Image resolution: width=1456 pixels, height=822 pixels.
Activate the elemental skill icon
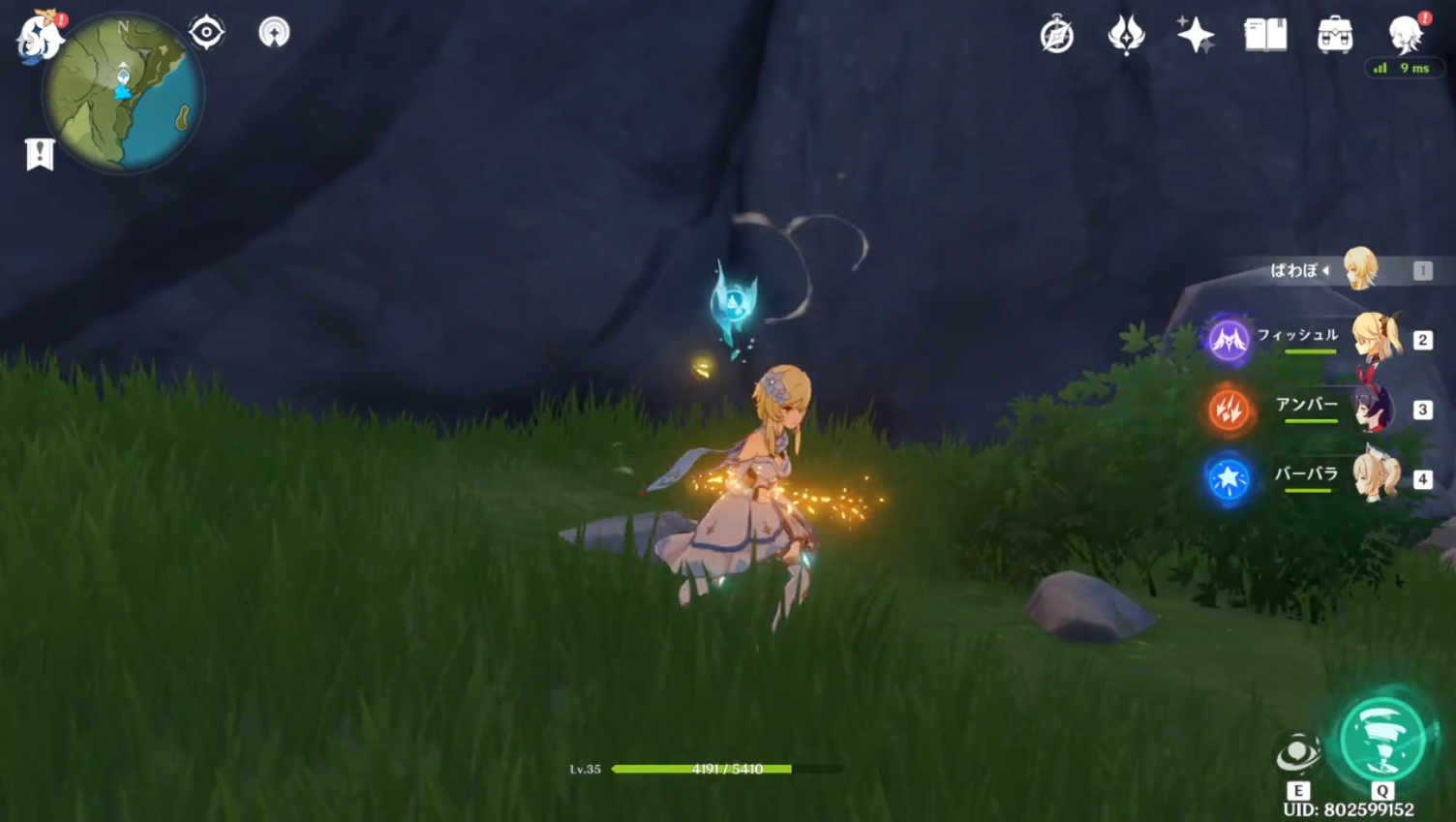(1297, 754)
